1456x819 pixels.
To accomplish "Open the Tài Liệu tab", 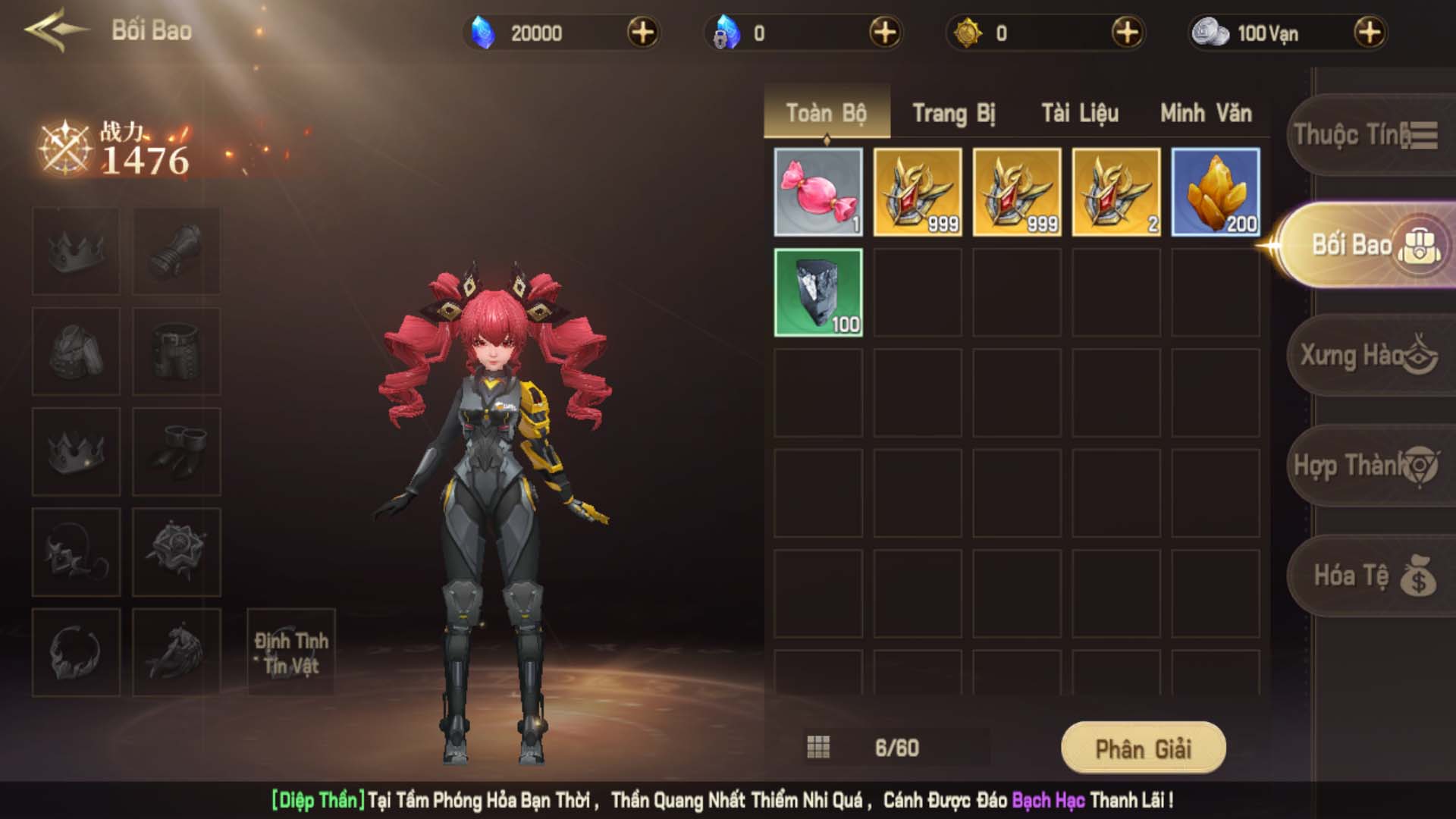I will click(x=1079, y=114).
